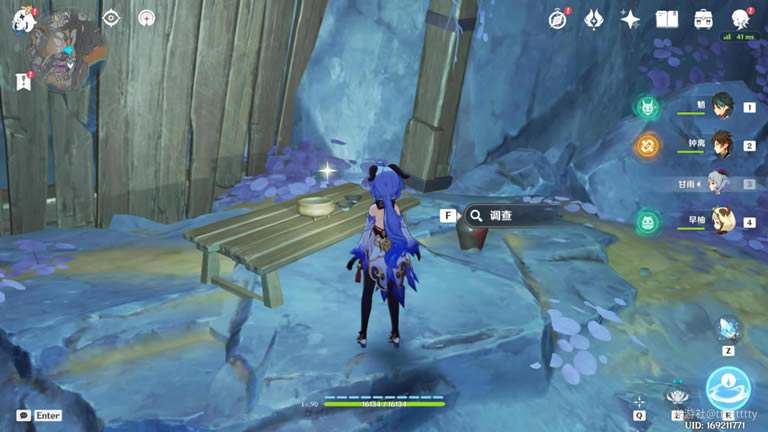Open the winged battle pass icon
Viewport: 768px width, 432px height.
pos(594,19)
